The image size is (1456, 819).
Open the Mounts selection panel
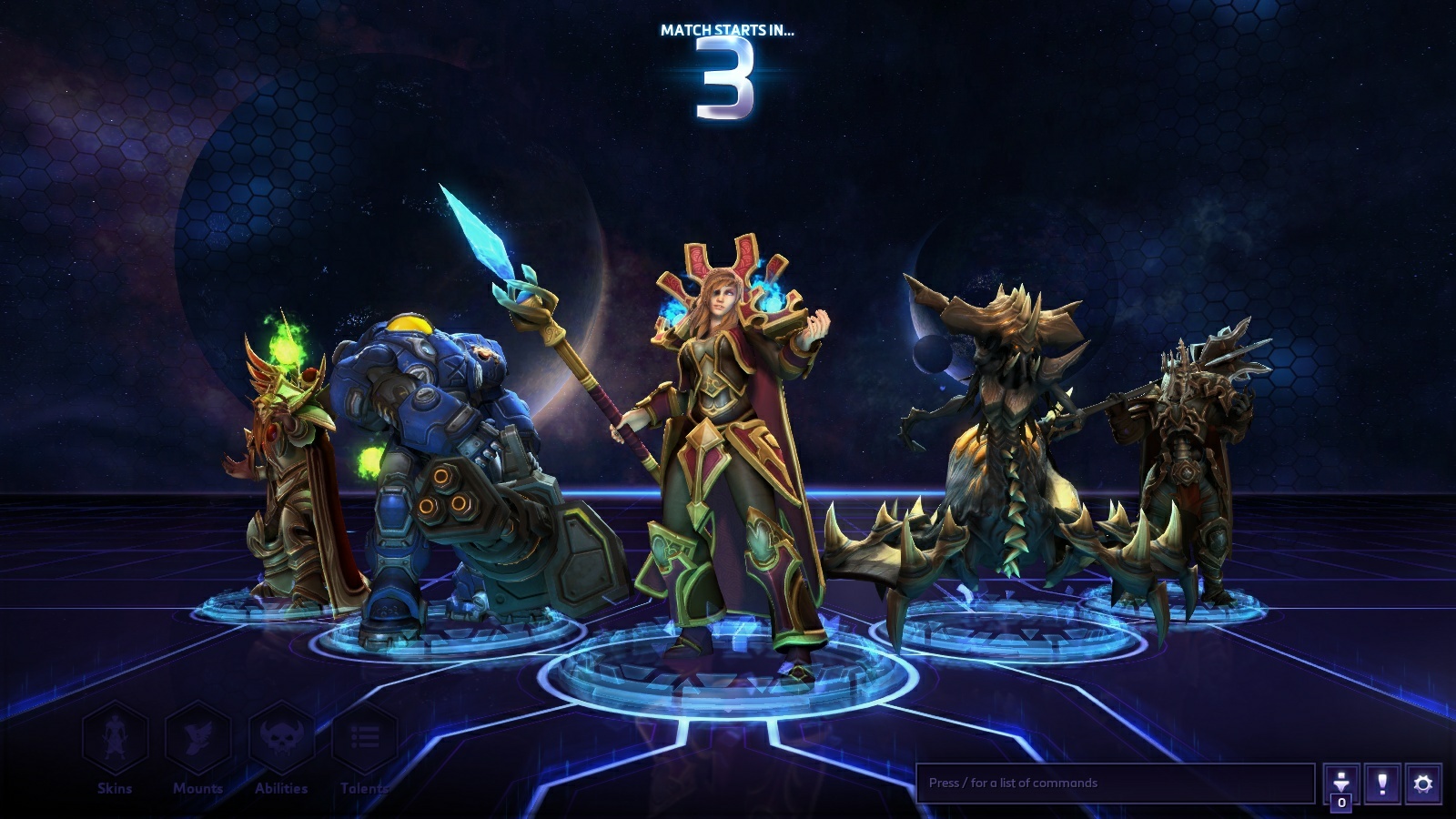coord(197,739)
